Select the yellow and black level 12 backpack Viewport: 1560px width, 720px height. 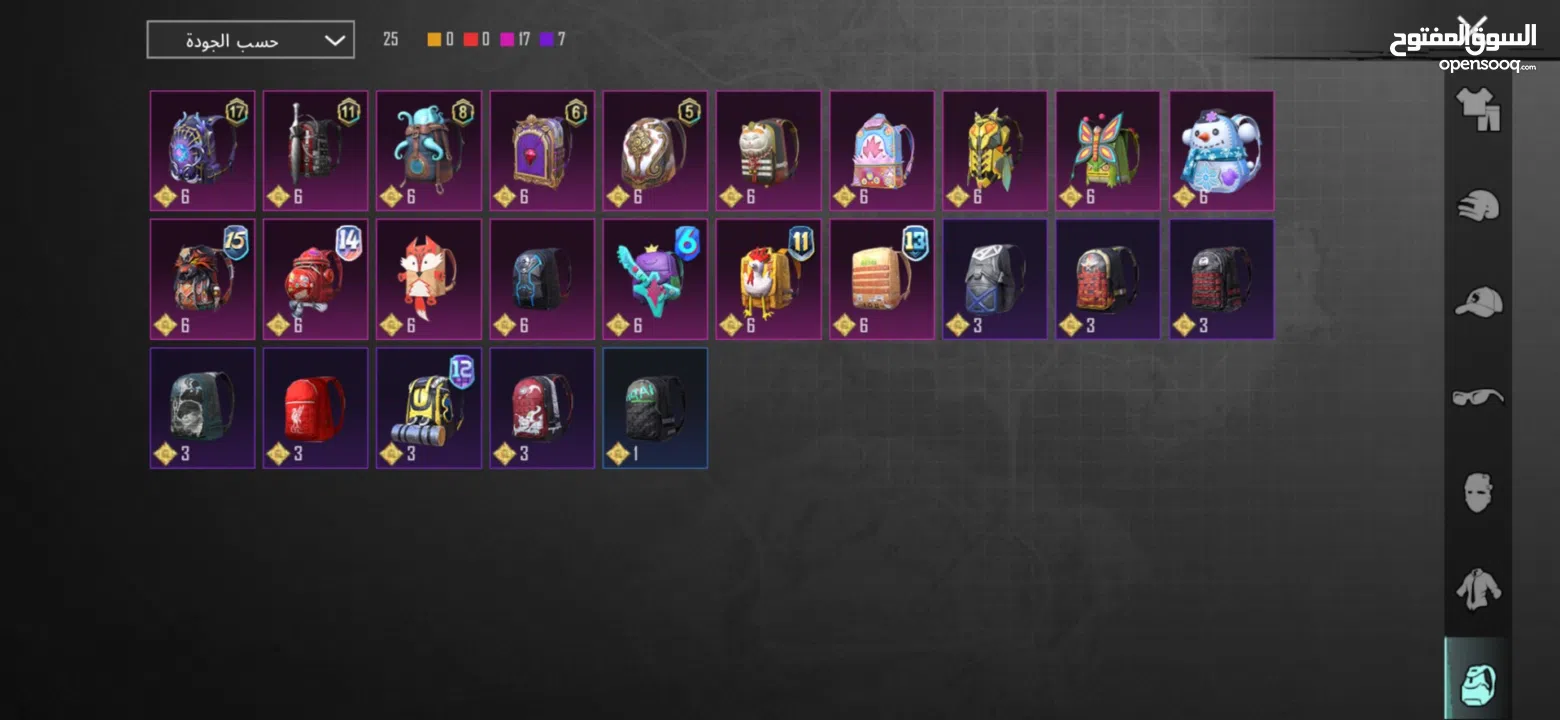coord(428,407)
